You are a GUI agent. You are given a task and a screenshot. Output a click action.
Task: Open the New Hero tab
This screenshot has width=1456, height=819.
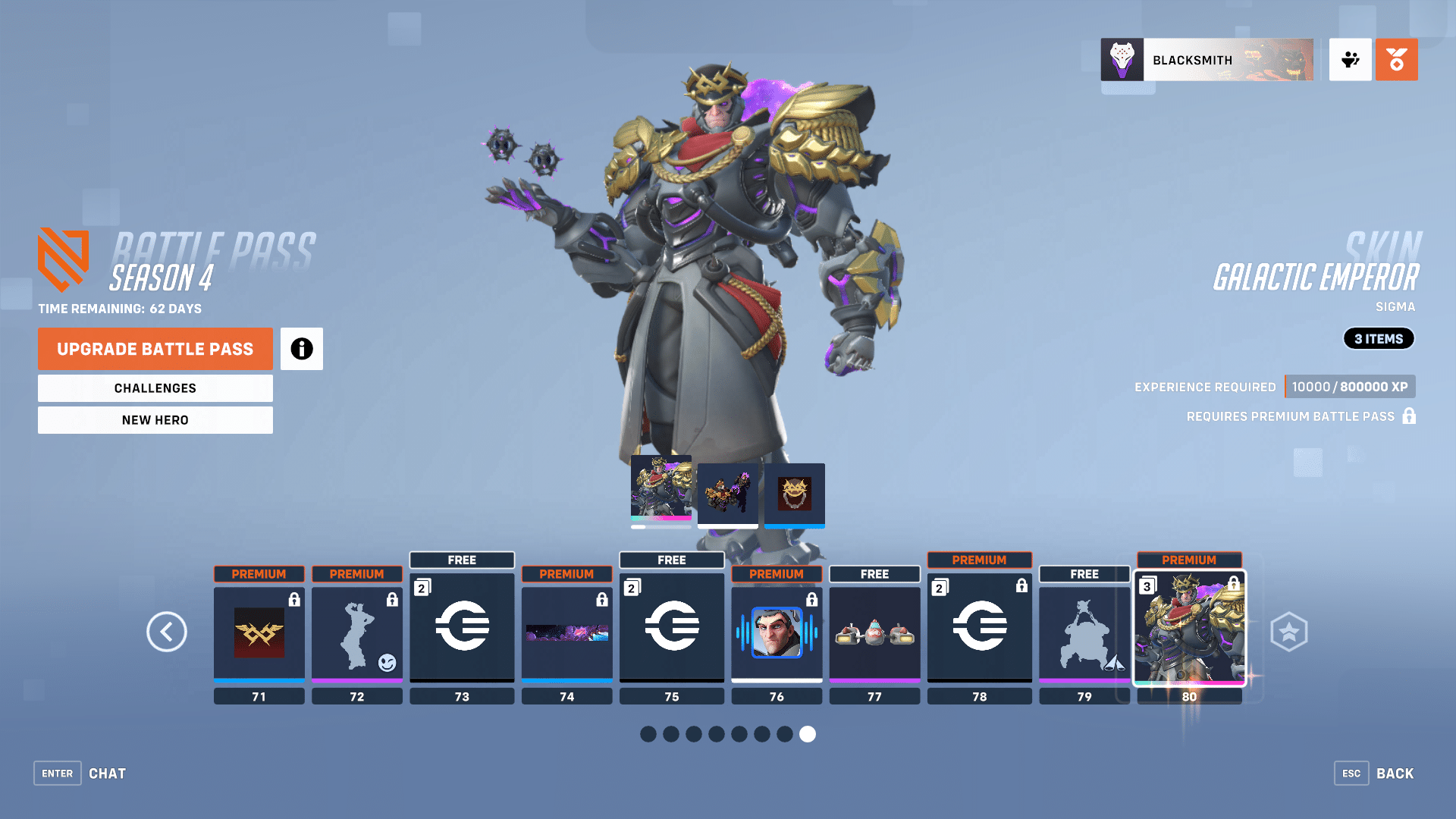click(x=155, y=419)
